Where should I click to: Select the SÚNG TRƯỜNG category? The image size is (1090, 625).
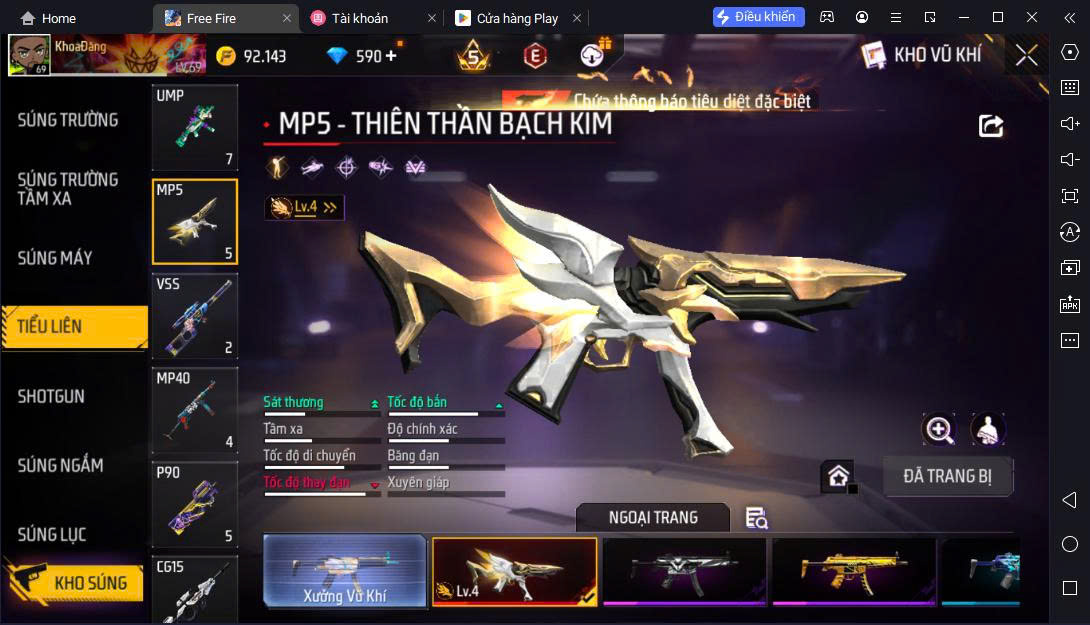68,120
